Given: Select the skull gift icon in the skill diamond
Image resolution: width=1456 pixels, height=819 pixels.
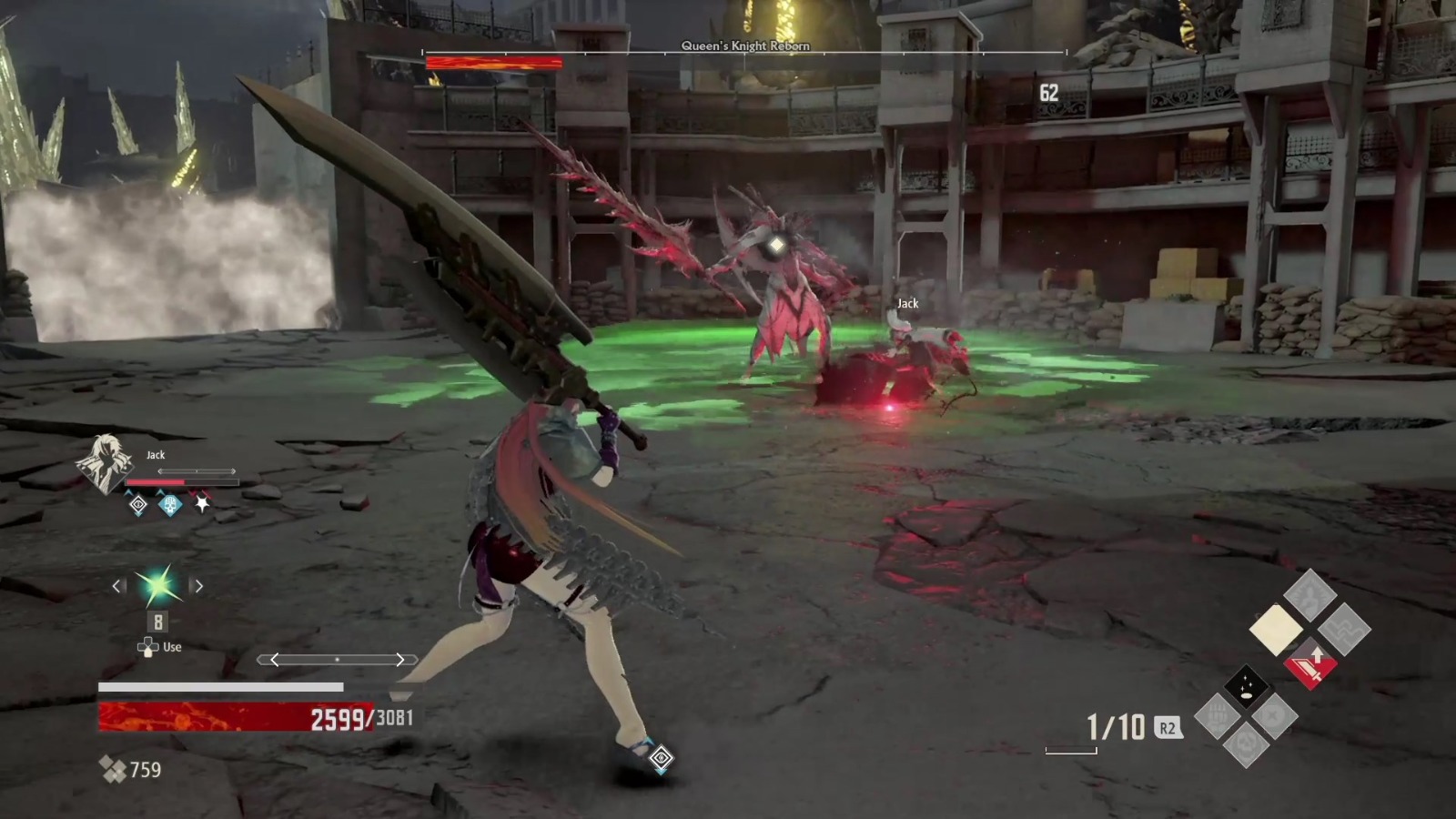Looking at the screenshot, I should [x=1247, y=745].
